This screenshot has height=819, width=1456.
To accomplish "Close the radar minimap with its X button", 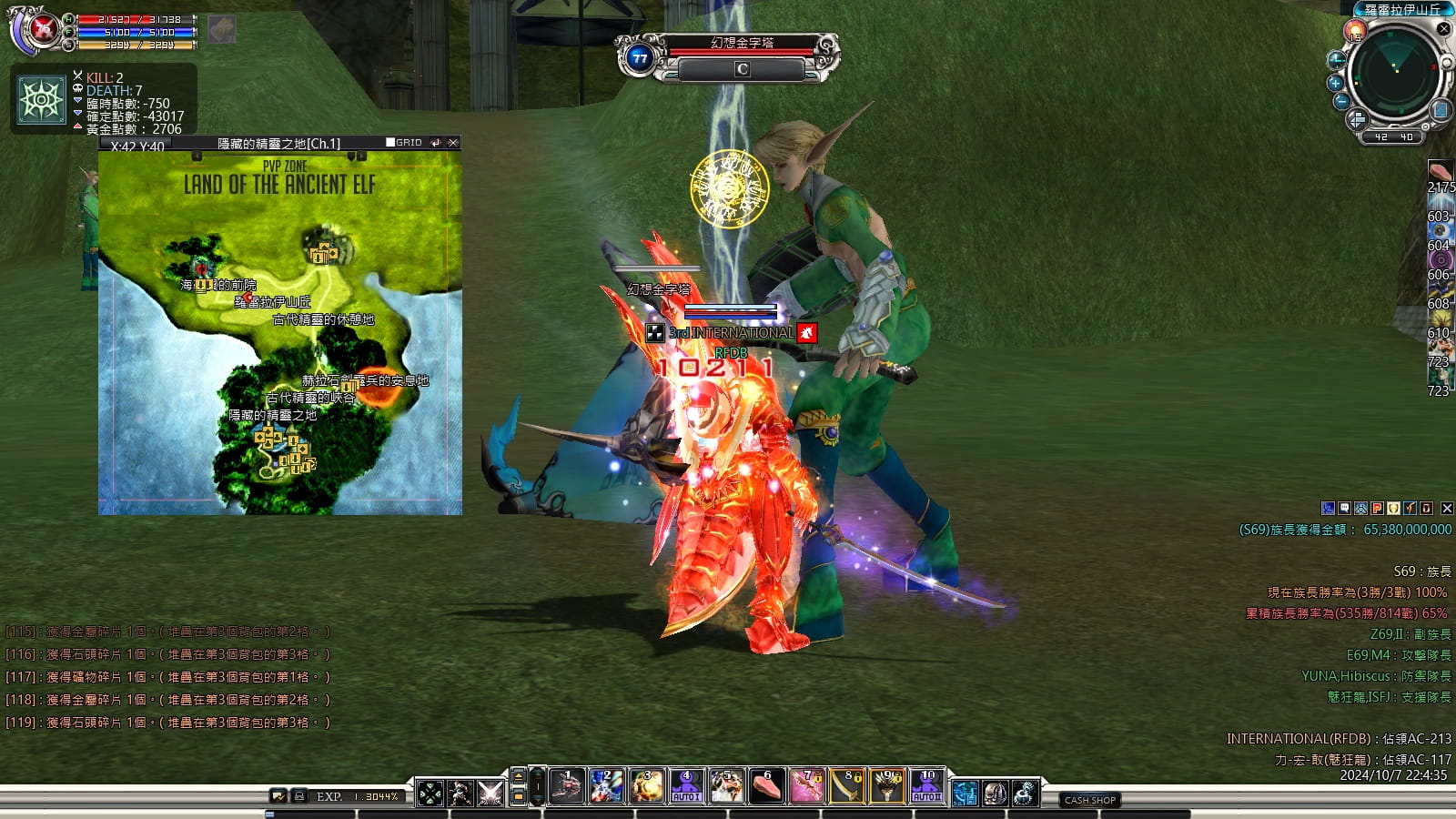I will (1443, 29).
